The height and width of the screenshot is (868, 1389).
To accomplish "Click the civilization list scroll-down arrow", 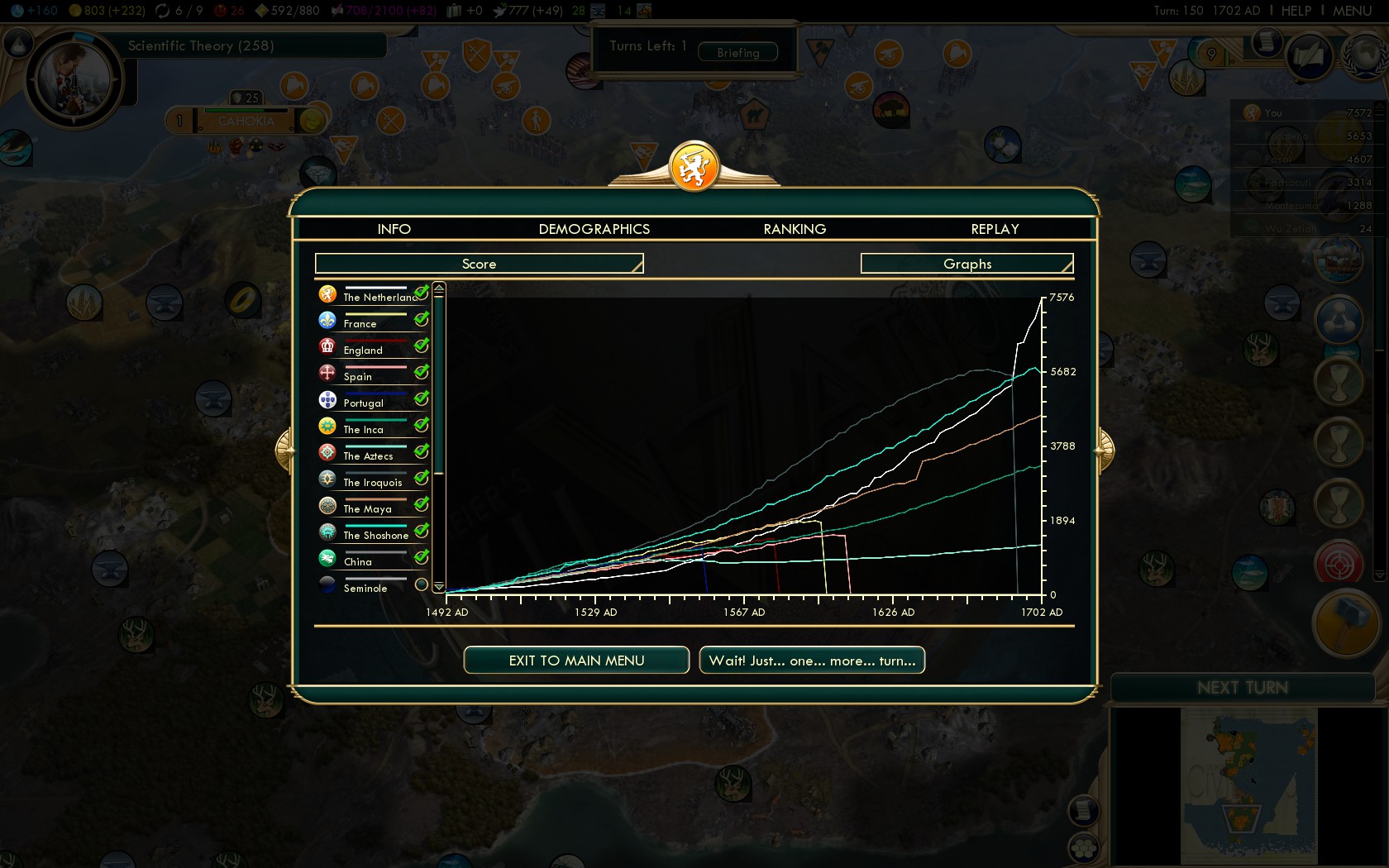I will [439, 586].
